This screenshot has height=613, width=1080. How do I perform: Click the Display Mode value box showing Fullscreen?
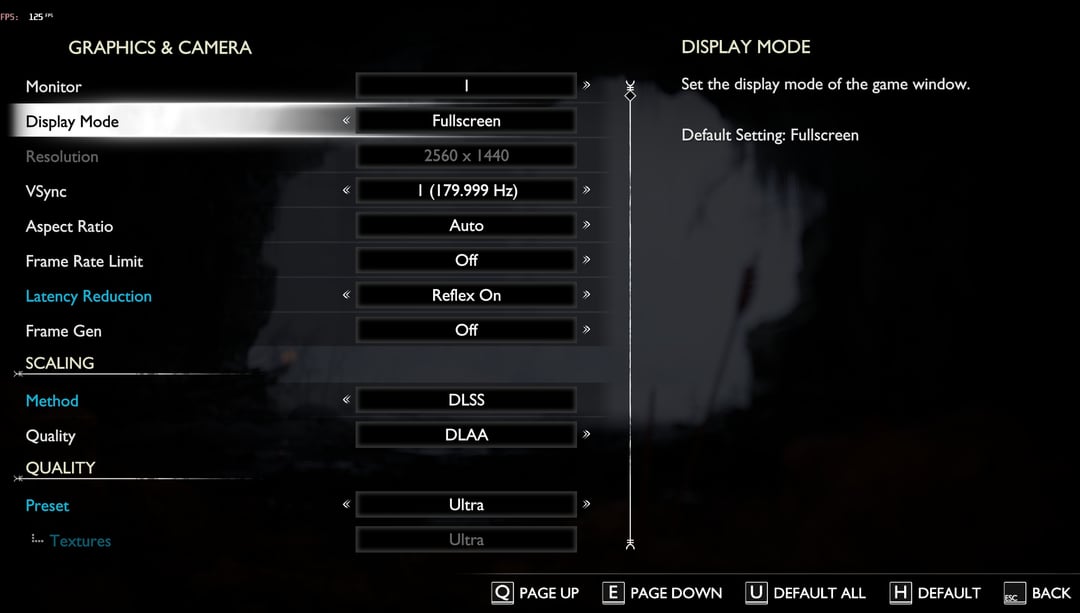pyautogui.click(x=466, y=121)
